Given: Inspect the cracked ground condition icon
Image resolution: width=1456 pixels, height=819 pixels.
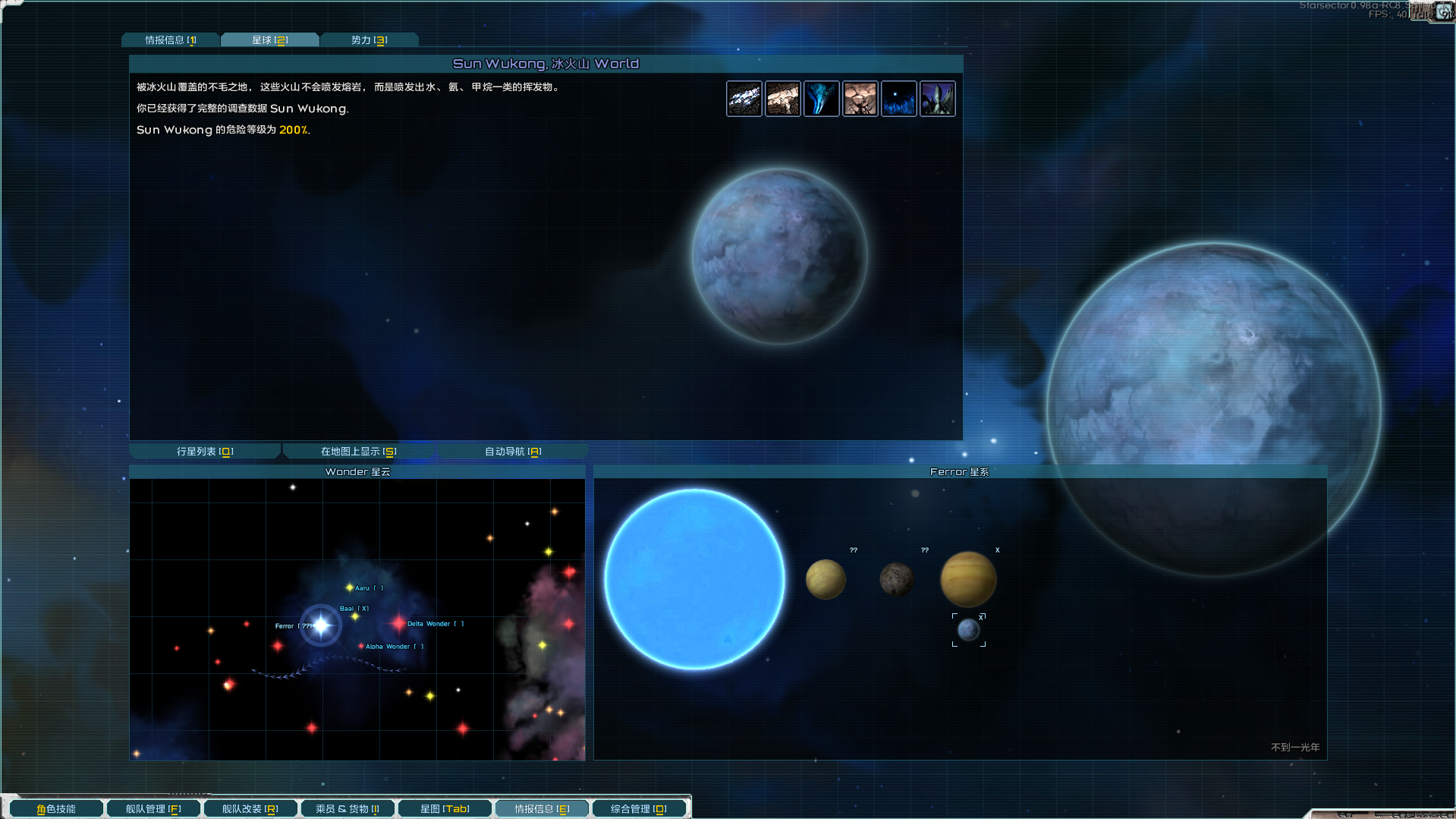Looking at the screenshot, I should pos(860,99).
